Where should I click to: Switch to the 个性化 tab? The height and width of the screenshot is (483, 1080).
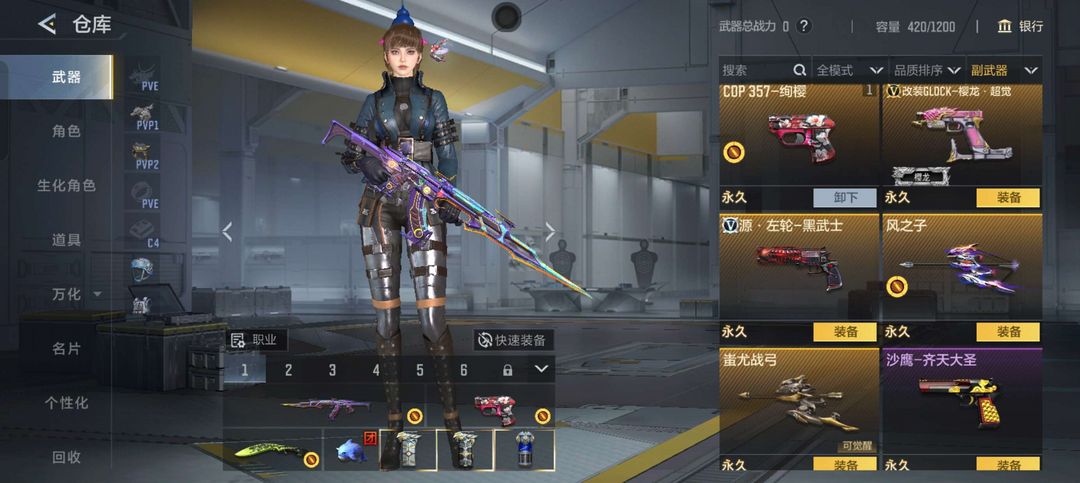coord(66,403)
